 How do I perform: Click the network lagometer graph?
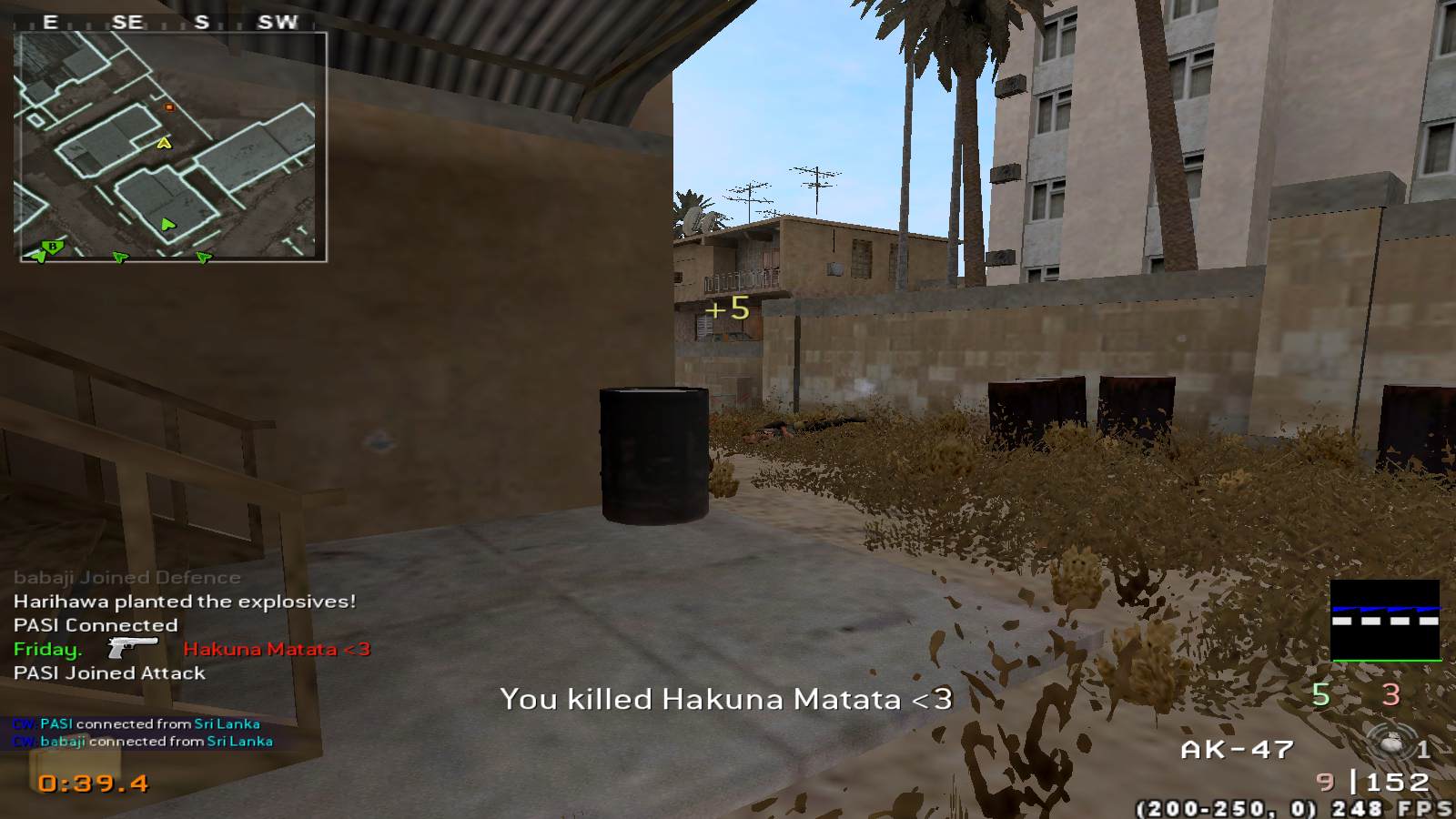coord(1385,620)
